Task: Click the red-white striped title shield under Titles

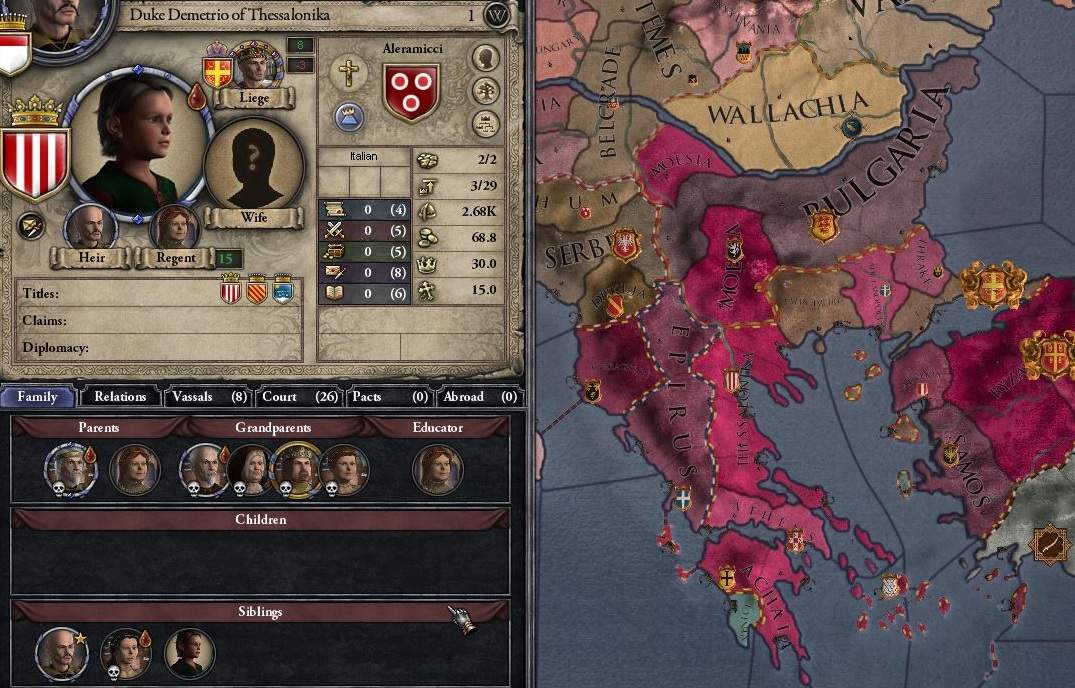Action: click(231, 291)
